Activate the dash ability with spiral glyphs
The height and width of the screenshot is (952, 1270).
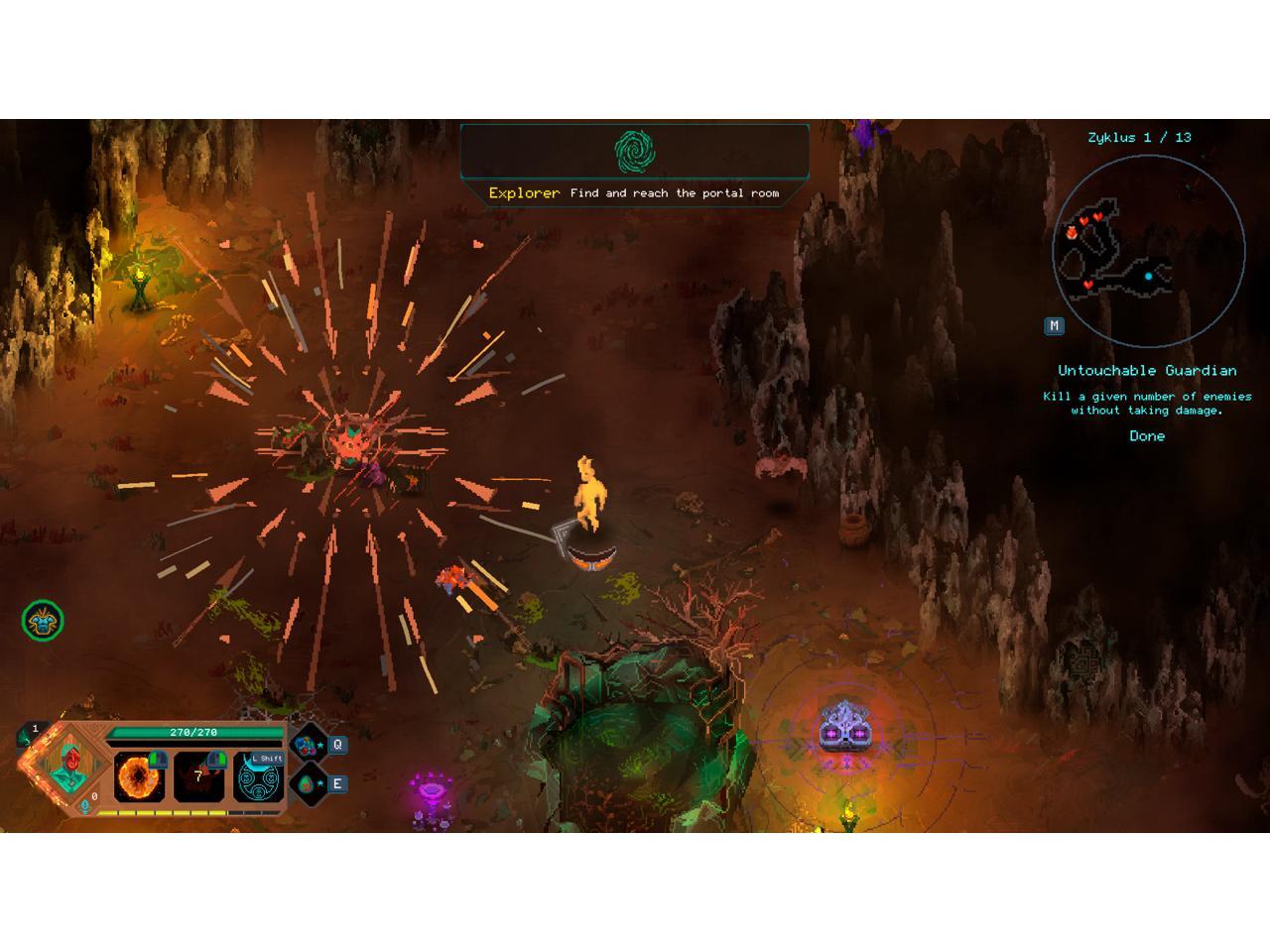point(259,778)
